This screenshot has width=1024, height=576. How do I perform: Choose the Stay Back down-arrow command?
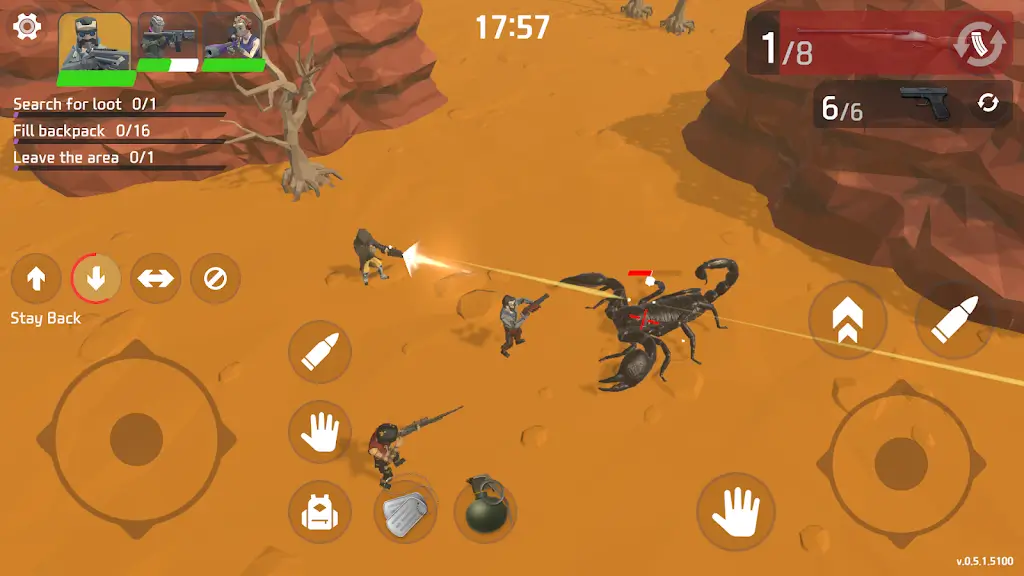(96, 279)
